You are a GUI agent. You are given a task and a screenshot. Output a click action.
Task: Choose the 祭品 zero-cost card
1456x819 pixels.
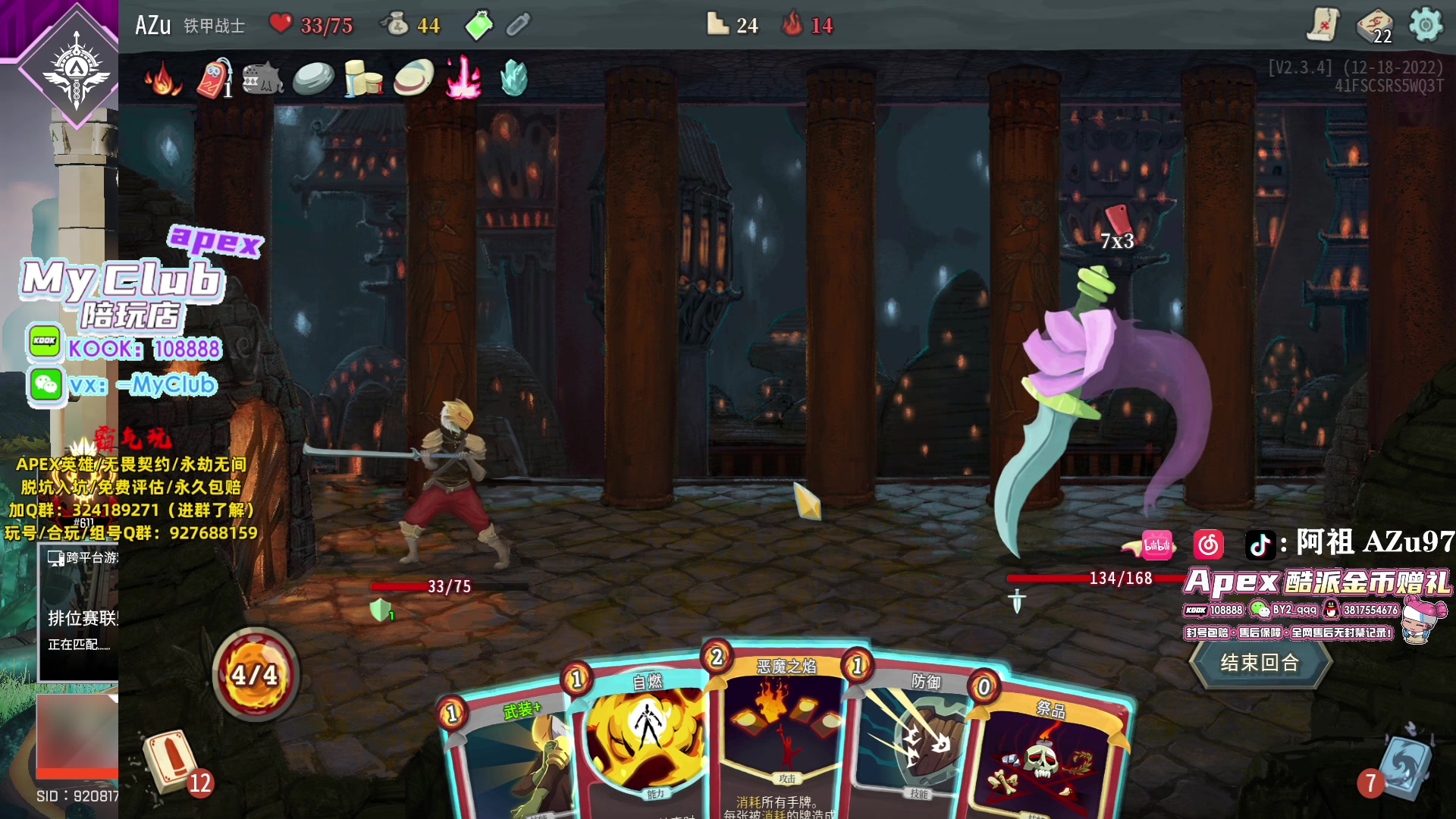1046,758
